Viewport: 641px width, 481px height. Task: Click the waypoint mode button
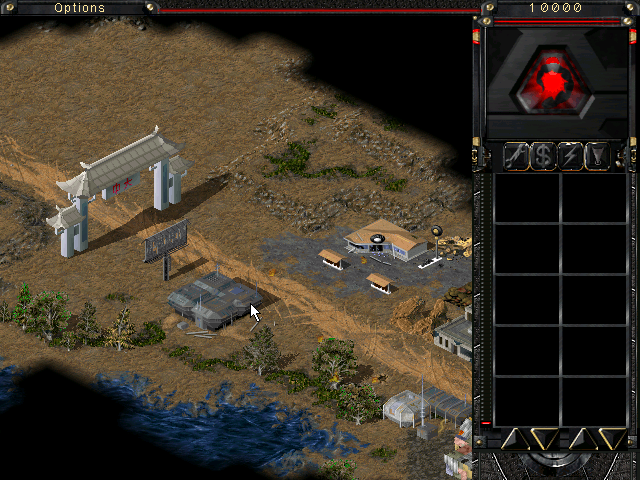[598, 155]
